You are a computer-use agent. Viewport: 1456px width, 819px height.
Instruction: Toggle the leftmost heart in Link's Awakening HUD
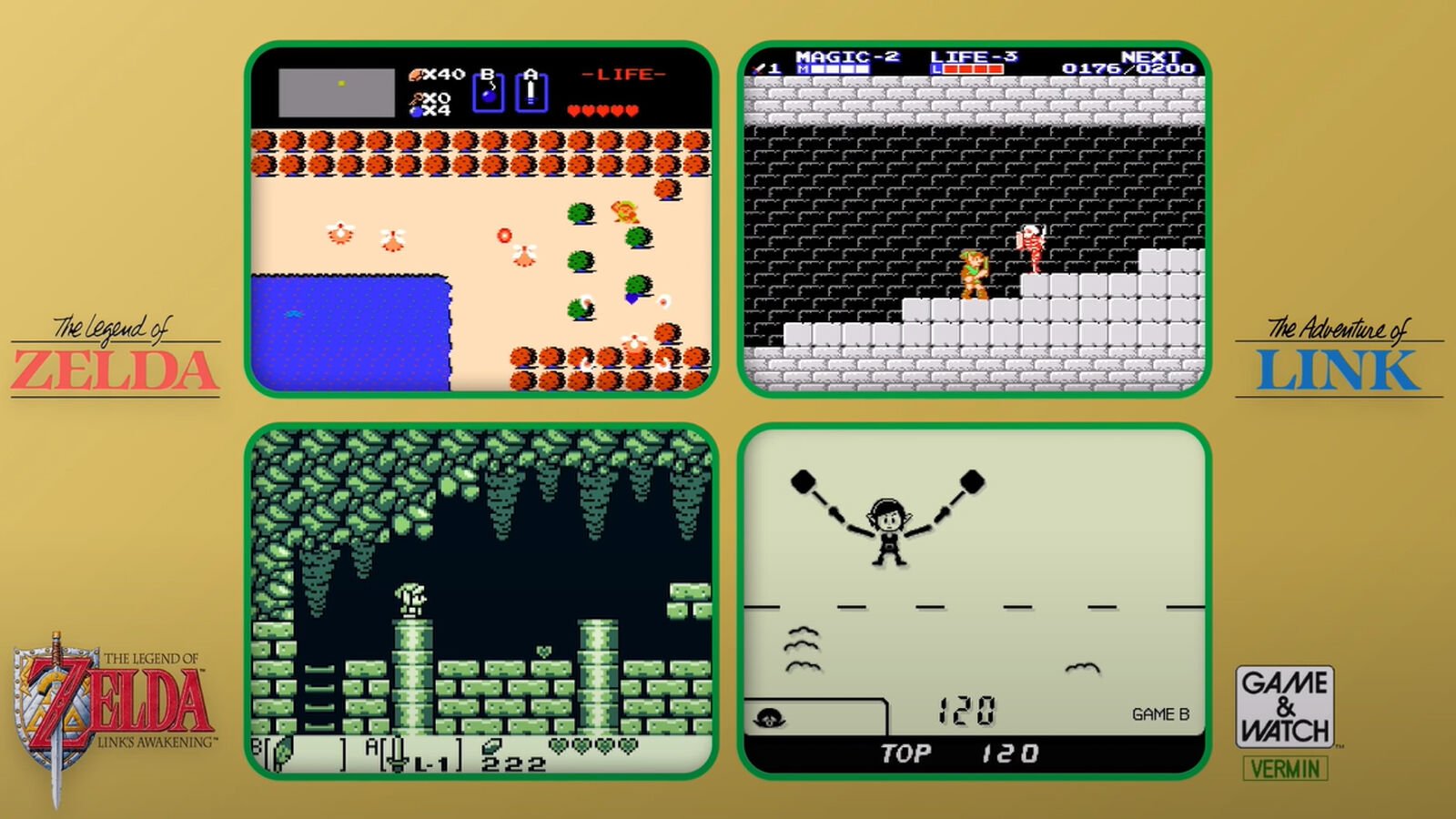pos(558,745)
